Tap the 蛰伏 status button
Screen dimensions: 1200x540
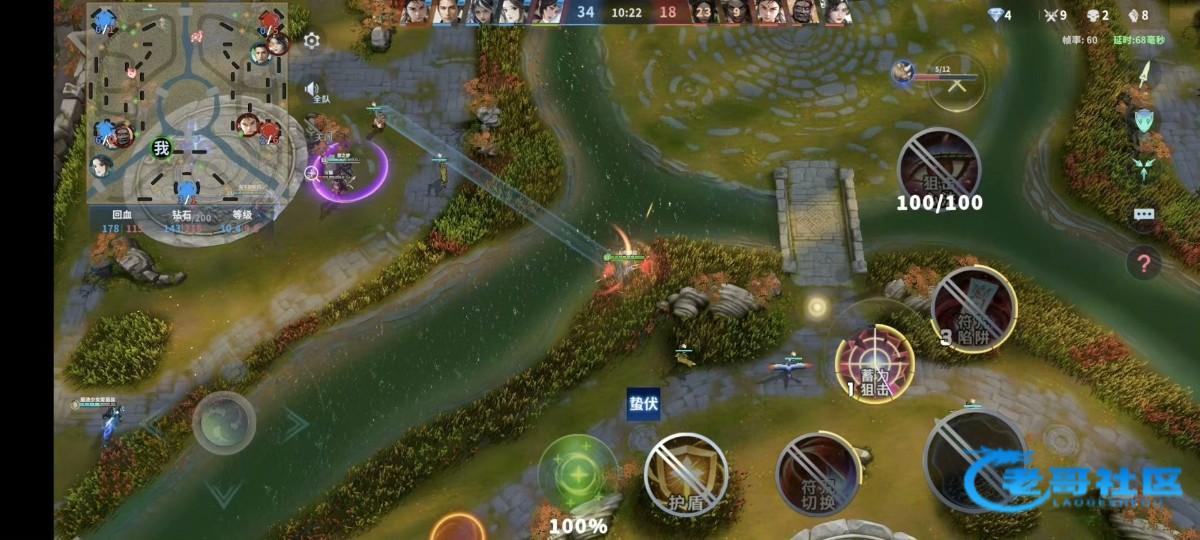coord(643,402)
